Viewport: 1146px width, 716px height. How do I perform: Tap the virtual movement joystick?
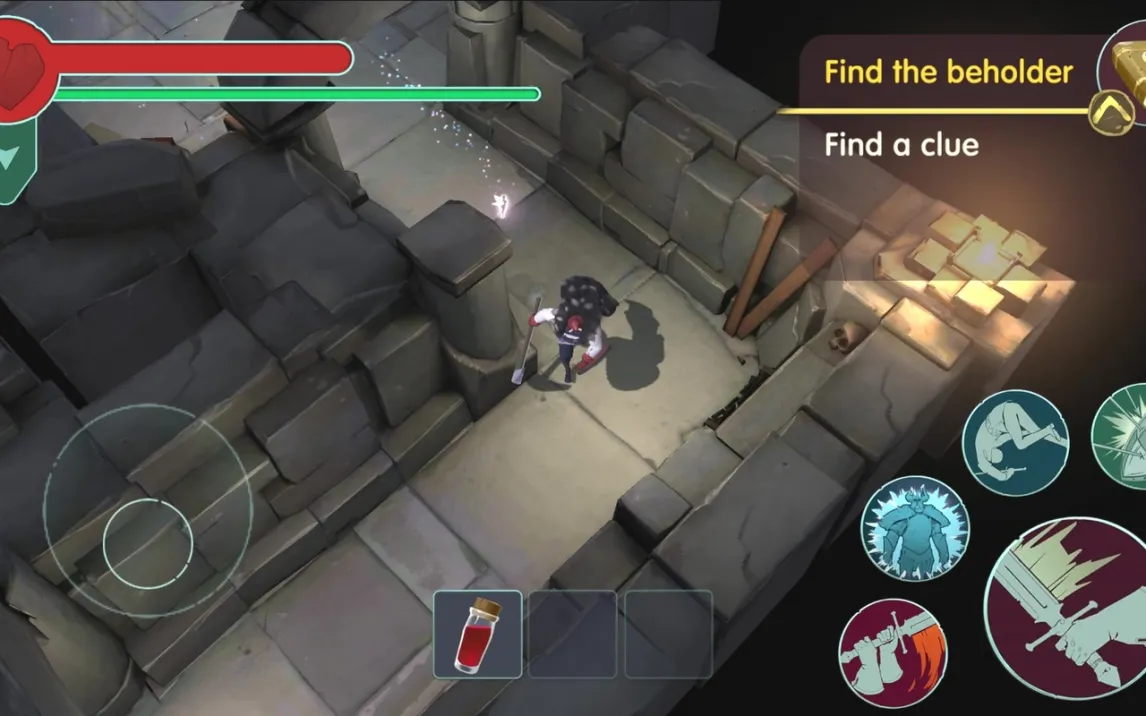tap(147, 542)
